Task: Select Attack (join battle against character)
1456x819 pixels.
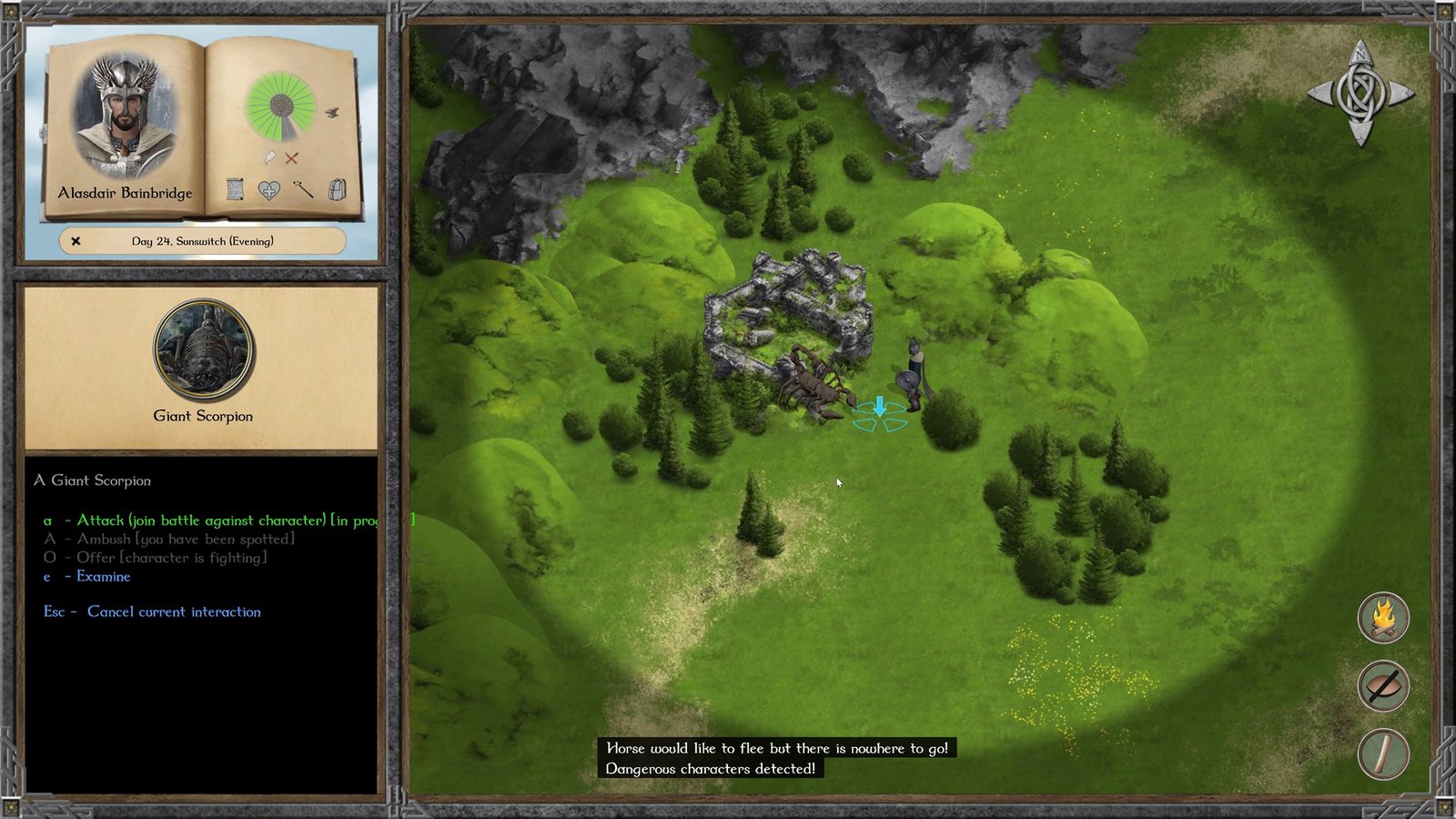Action: (x=200, y=521)
